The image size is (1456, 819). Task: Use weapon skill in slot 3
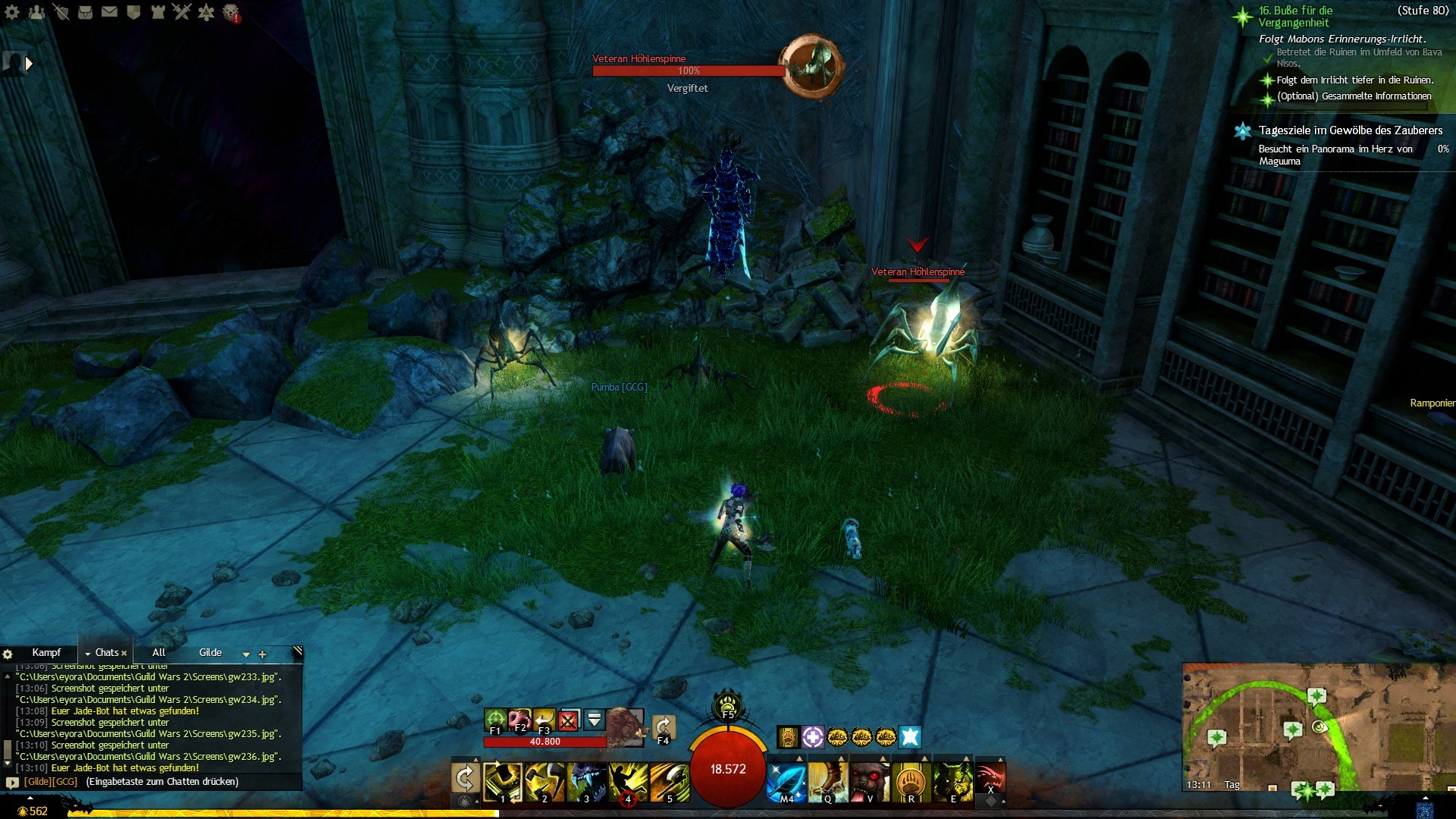587,781
